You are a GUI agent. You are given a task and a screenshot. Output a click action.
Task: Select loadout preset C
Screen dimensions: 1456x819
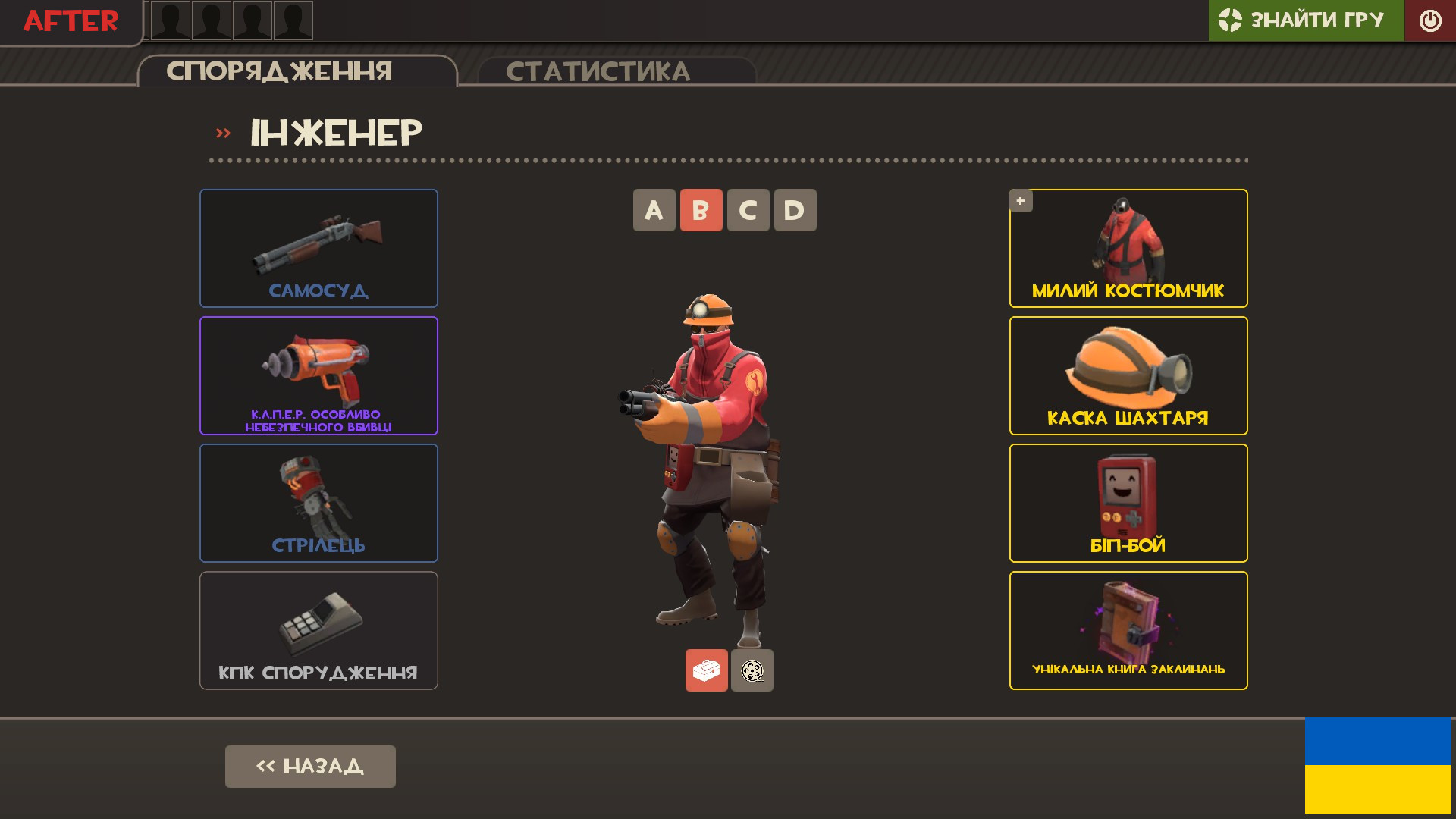pos(748,210)
